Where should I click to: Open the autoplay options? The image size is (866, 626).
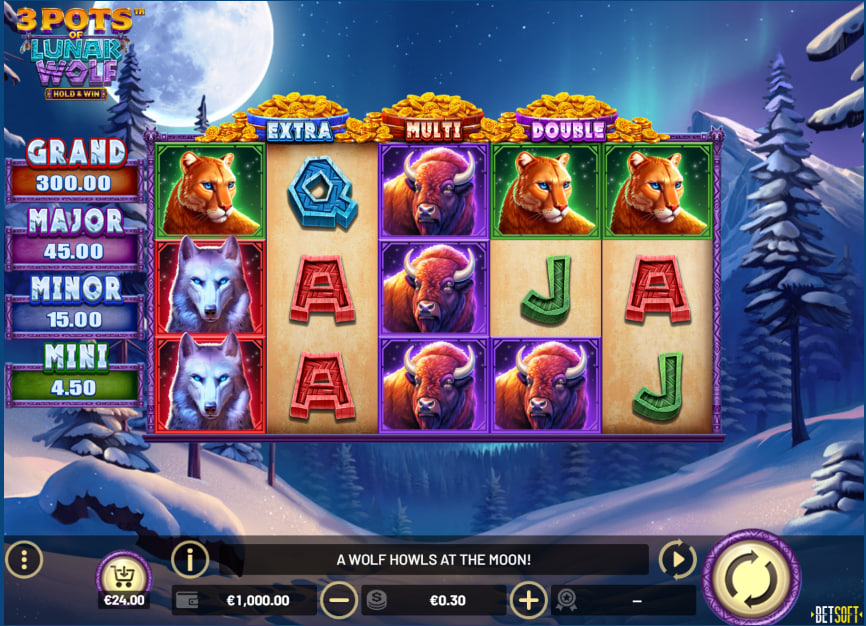tap(677, 560)
